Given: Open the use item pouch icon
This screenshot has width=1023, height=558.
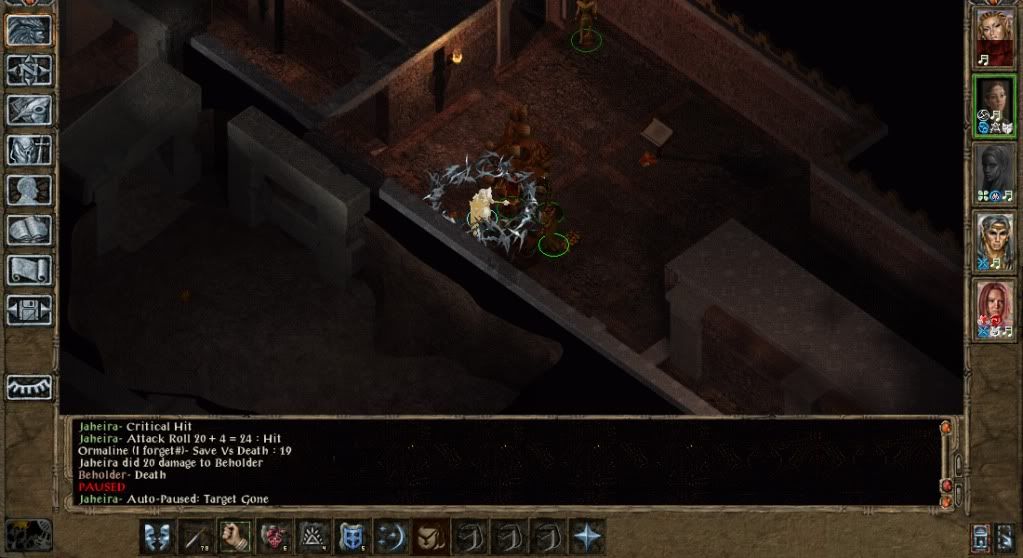Looking at the screenshot, I should pos(429,536).
